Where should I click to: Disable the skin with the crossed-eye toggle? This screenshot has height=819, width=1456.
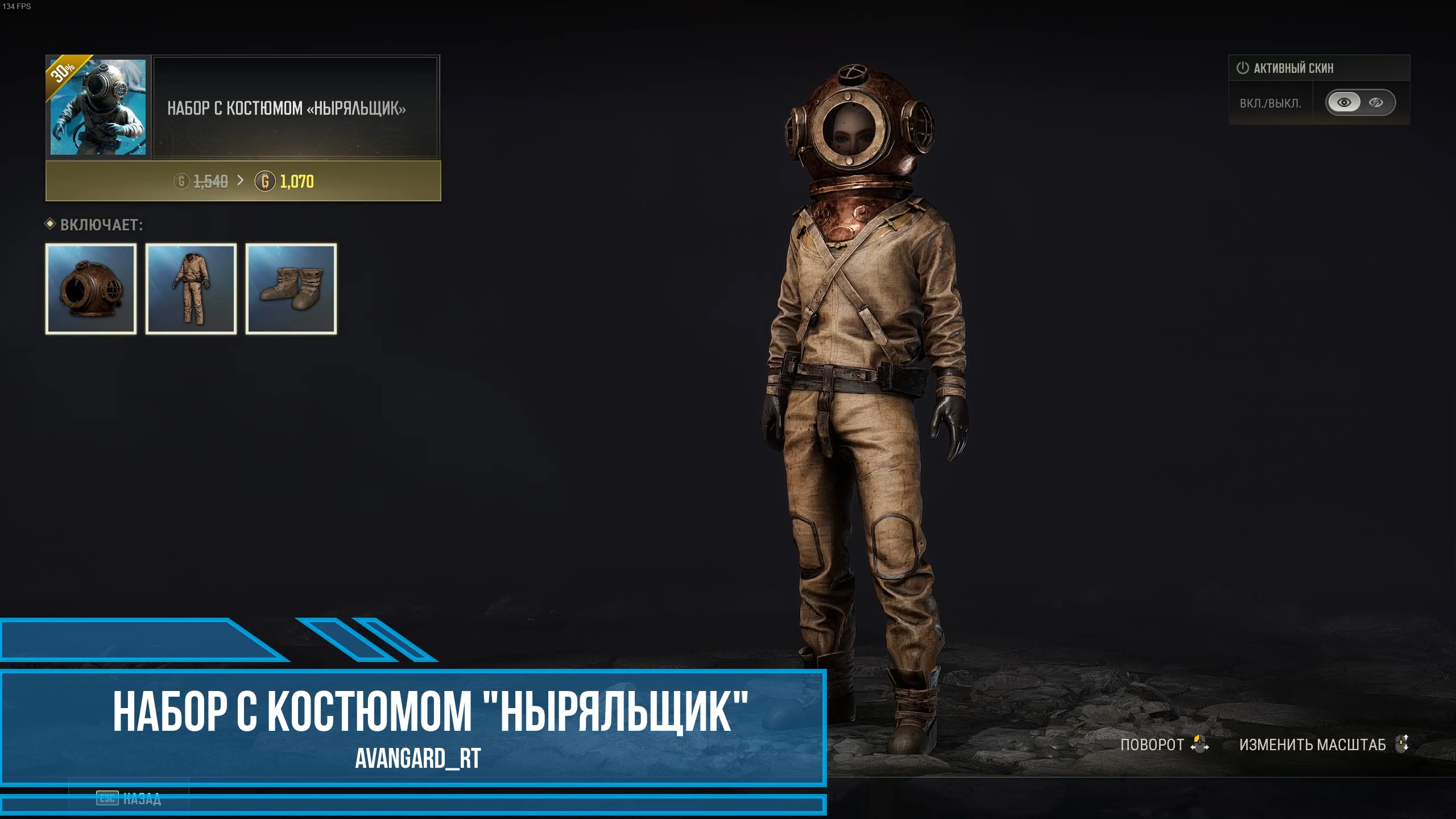tap(1376, 102)
